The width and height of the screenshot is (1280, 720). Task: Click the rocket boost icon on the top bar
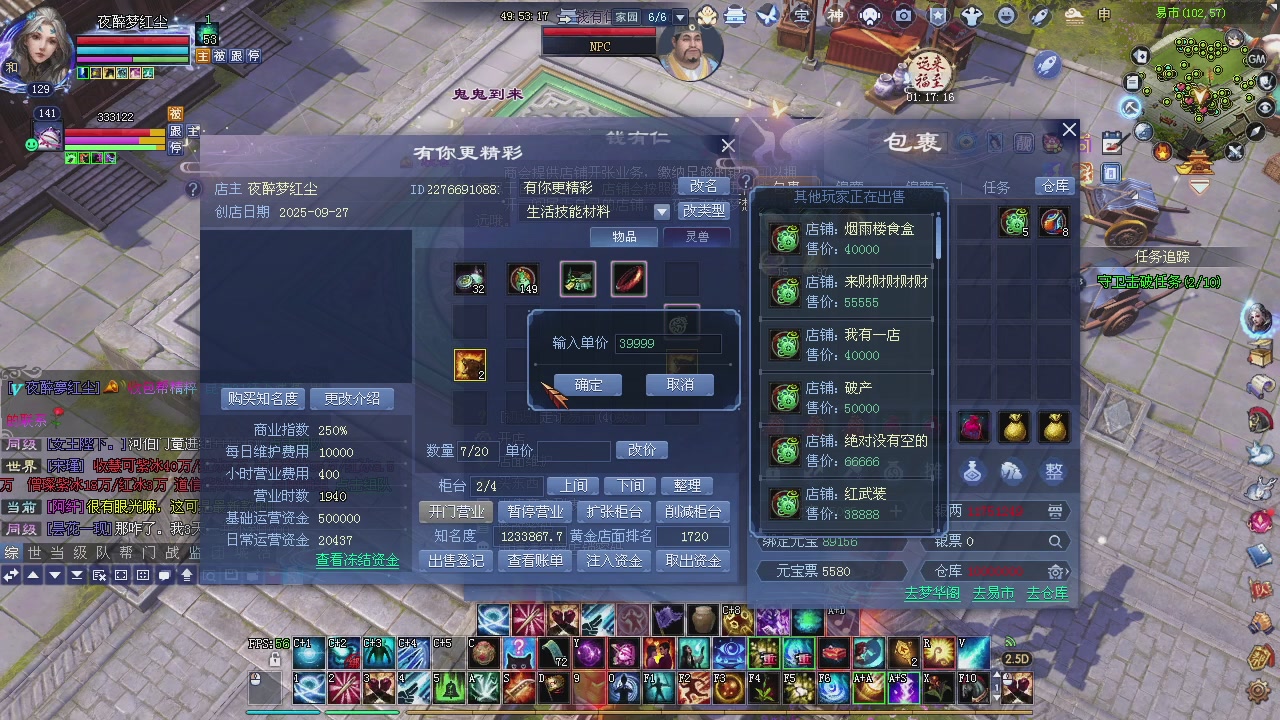[1040, 14]
